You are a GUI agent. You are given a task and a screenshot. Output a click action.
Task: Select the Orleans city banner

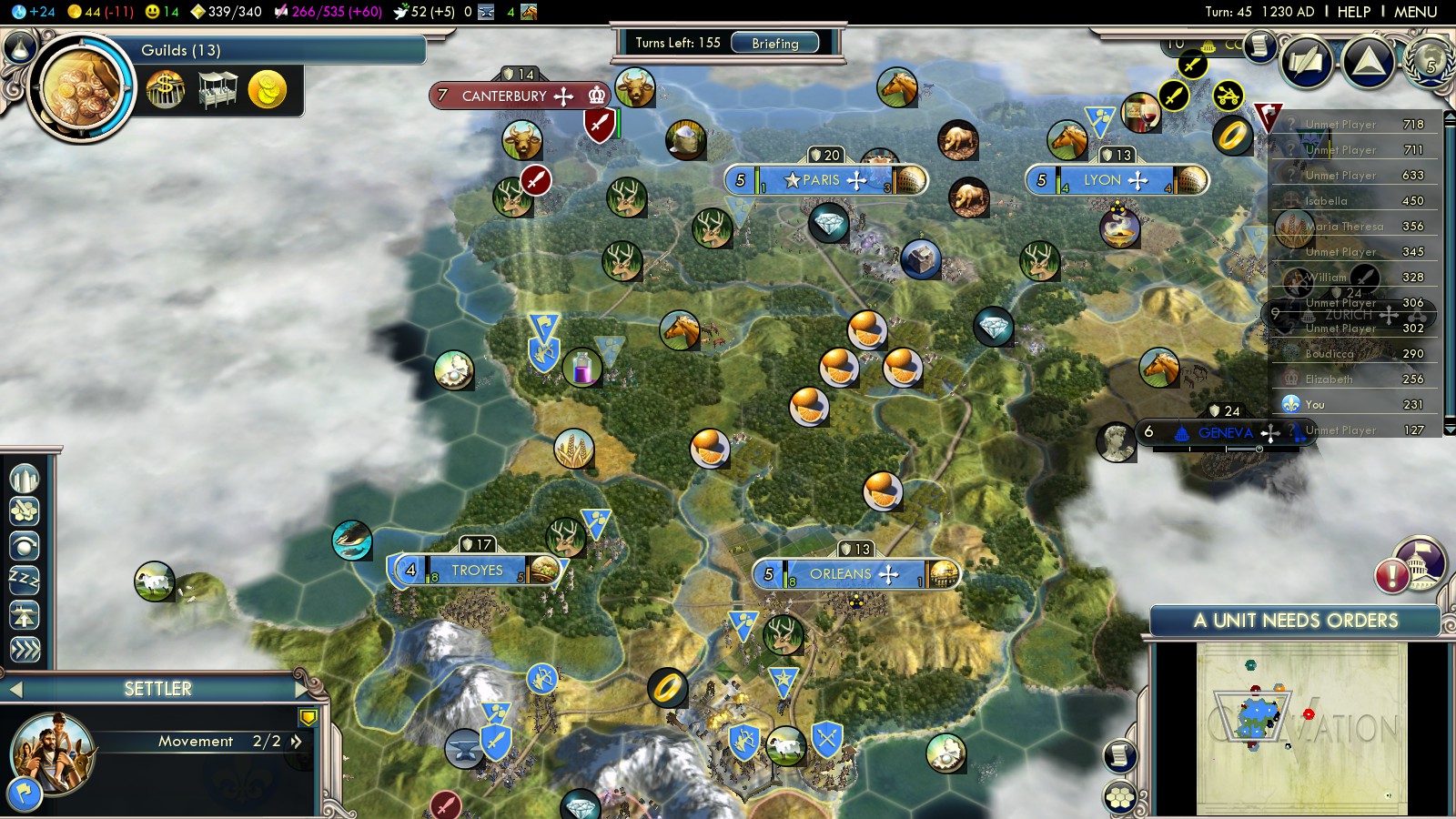[842, 574]
